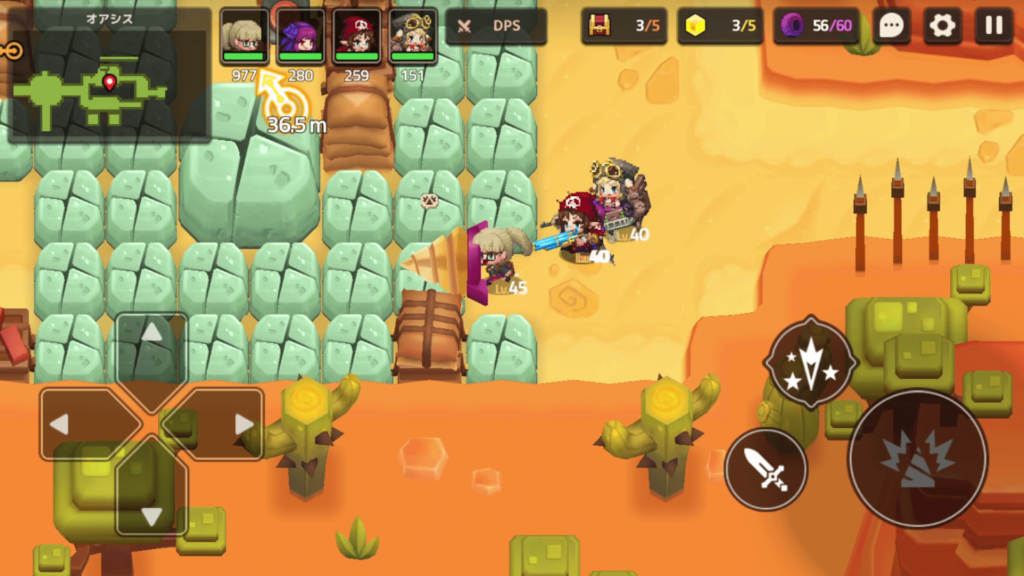Hit the large main attack button
The width and height of the screenshot is (1024, 576).
(x=917, y=459)
